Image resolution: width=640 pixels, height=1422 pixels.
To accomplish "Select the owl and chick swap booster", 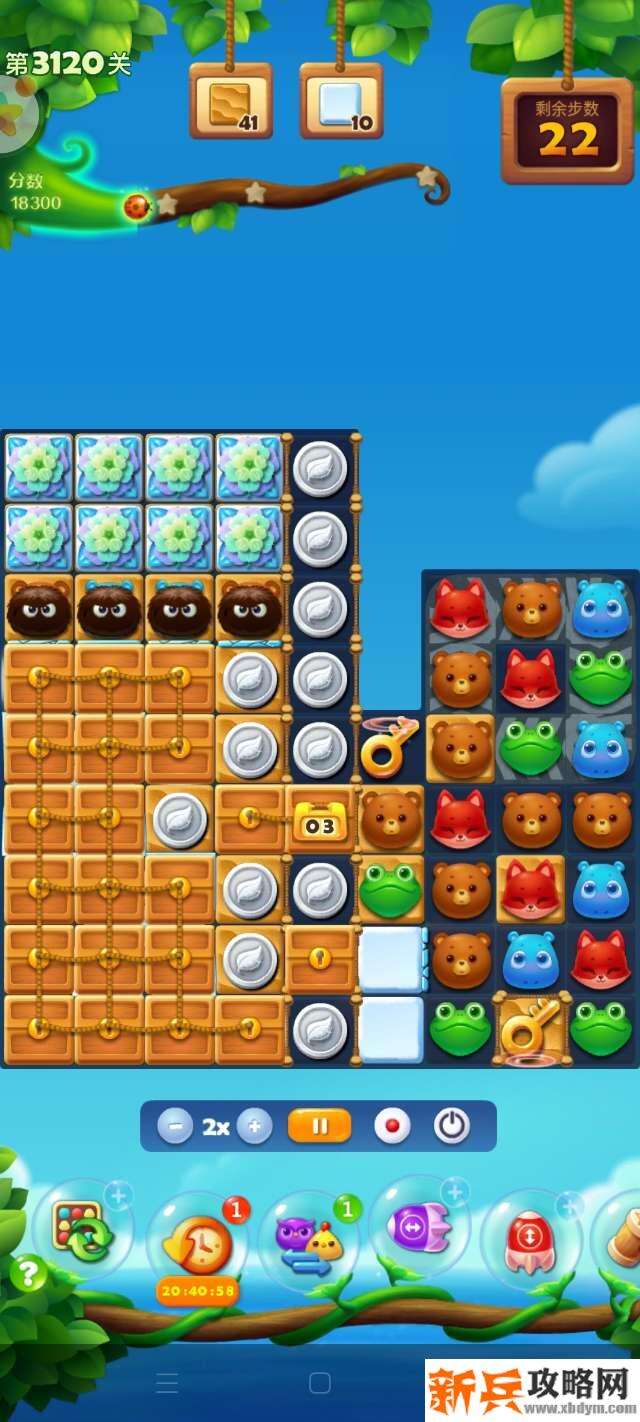I will pyautogui.click(x=309, y=1240).
